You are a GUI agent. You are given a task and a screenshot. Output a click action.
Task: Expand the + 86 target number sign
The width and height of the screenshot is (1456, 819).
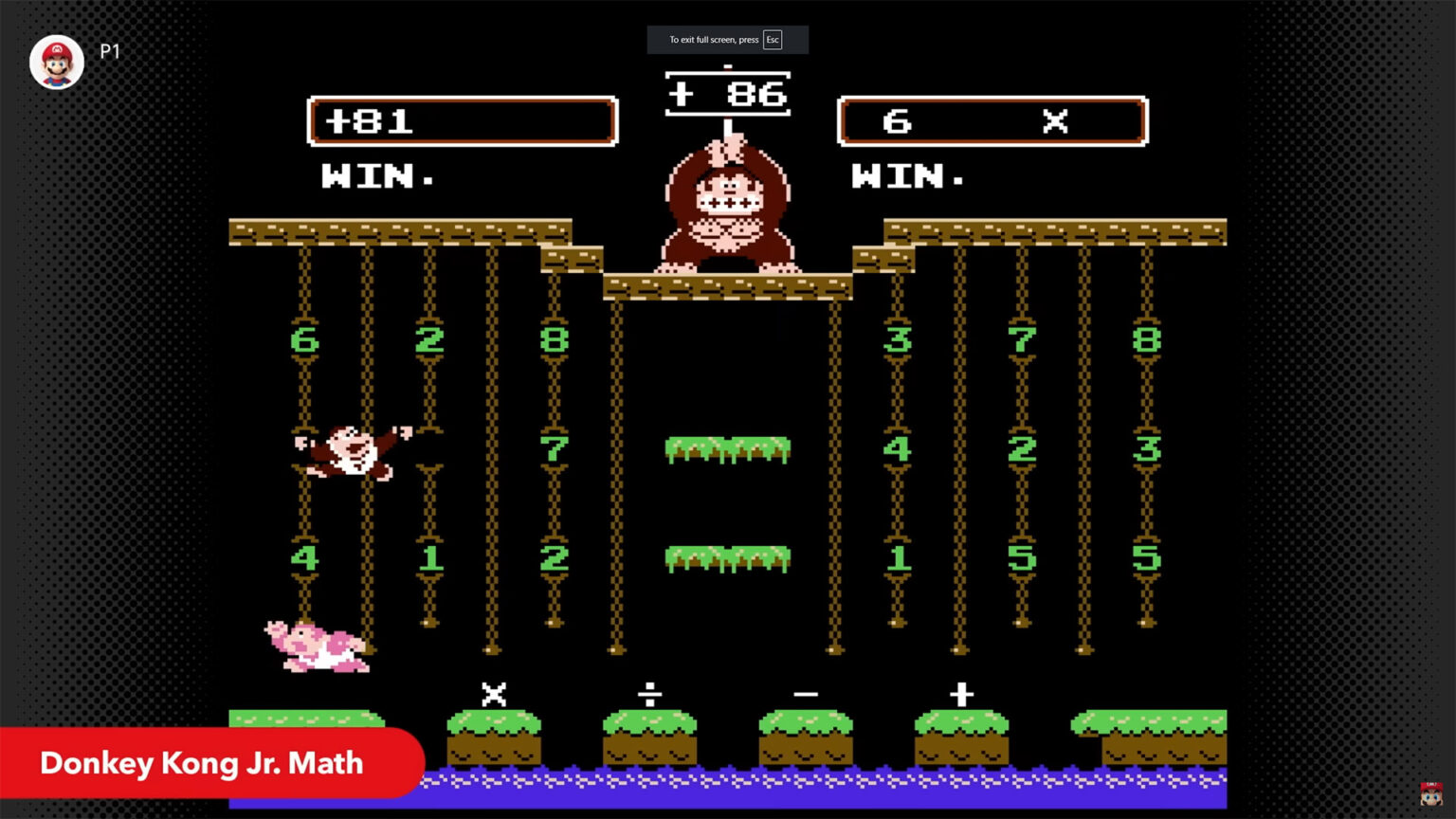[727, 94]
